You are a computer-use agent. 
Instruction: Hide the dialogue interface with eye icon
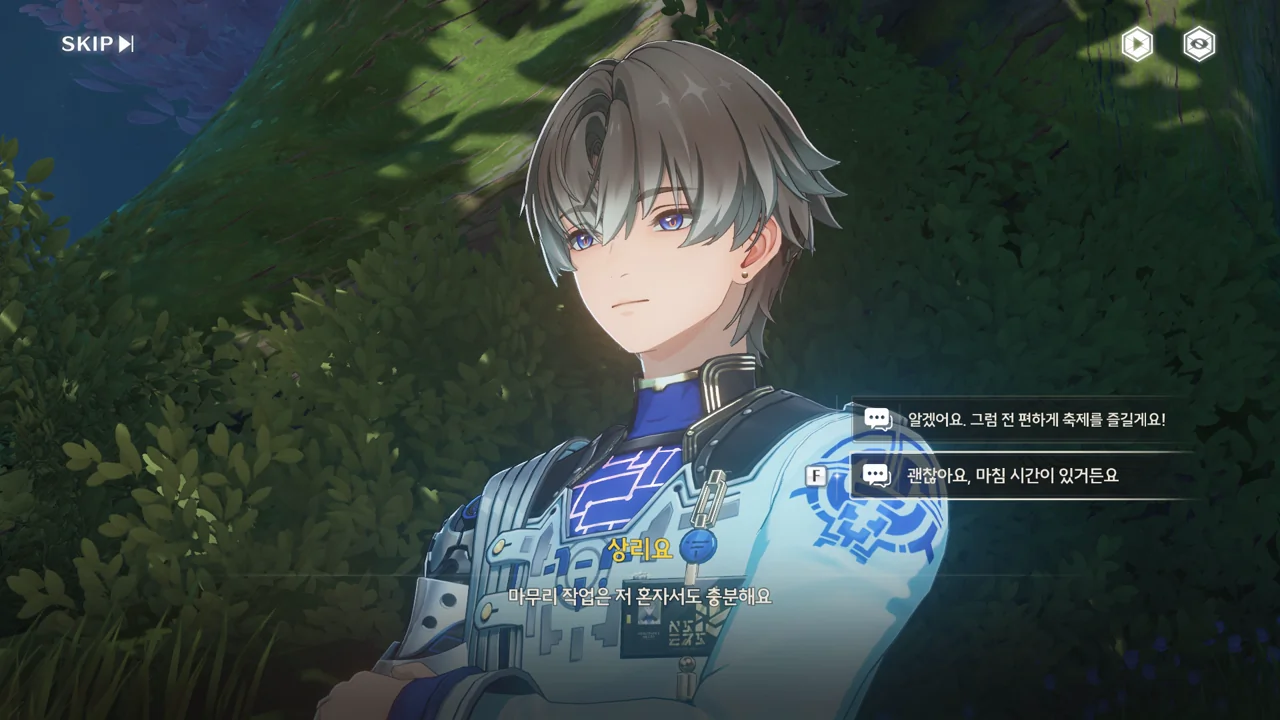coord(1199,44)
